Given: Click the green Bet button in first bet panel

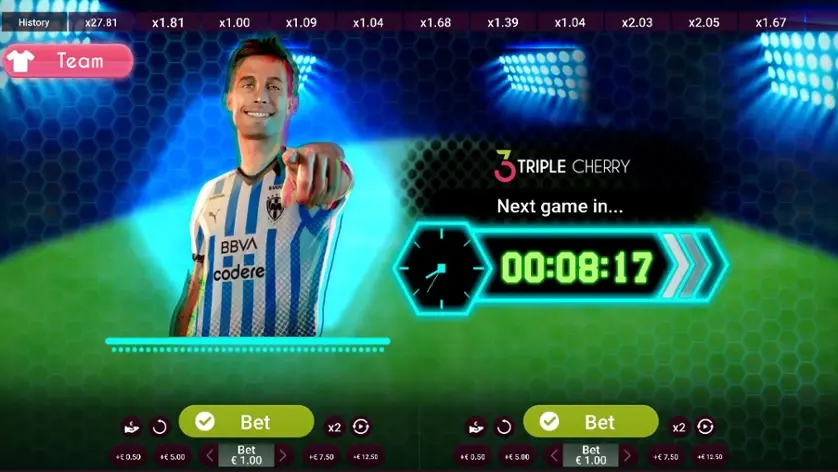Looking at the screenshot, I should [x=246, y=422].
